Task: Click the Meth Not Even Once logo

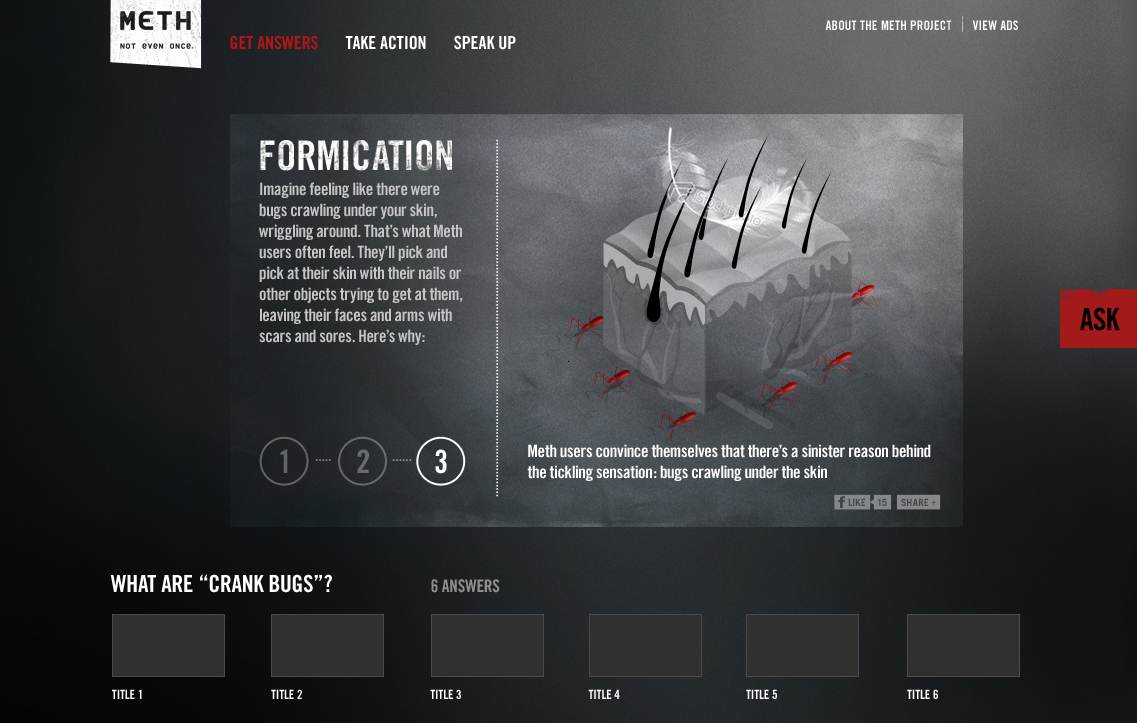Action: click(x=156, y=32)
